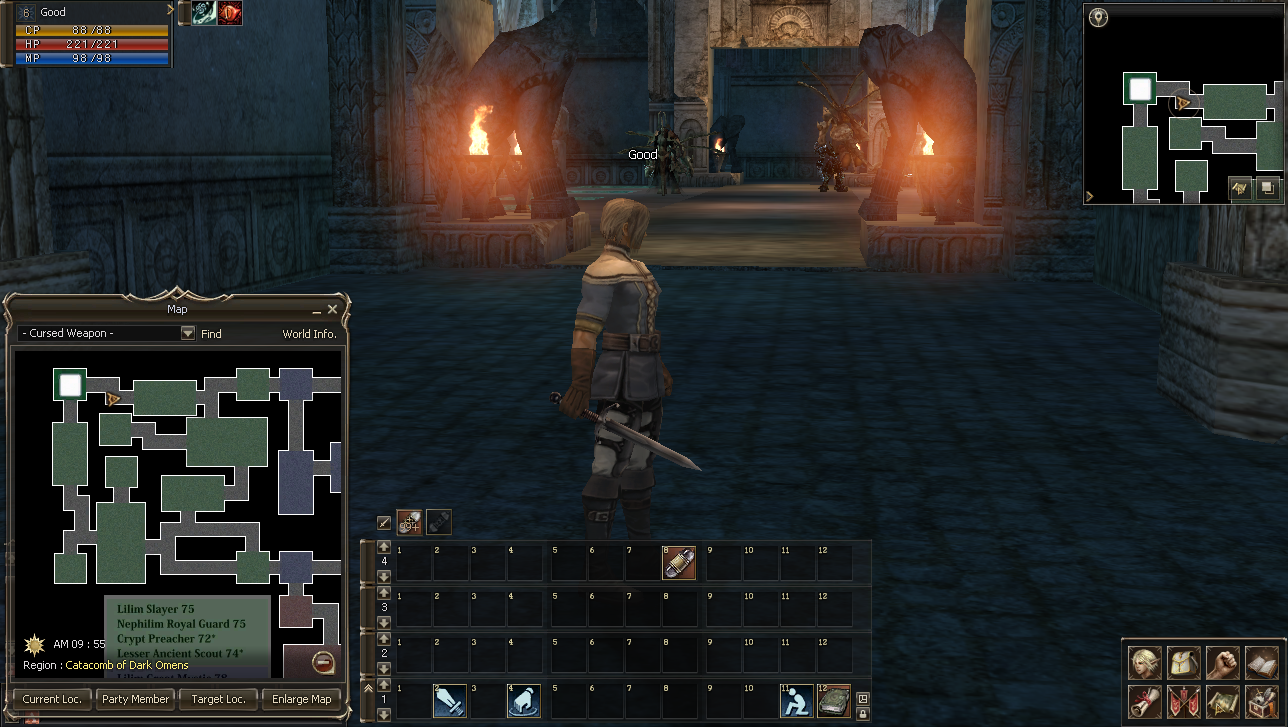Show Target Loc. on the map
The image size is (1288, 727).
click(x=218, y=699)
